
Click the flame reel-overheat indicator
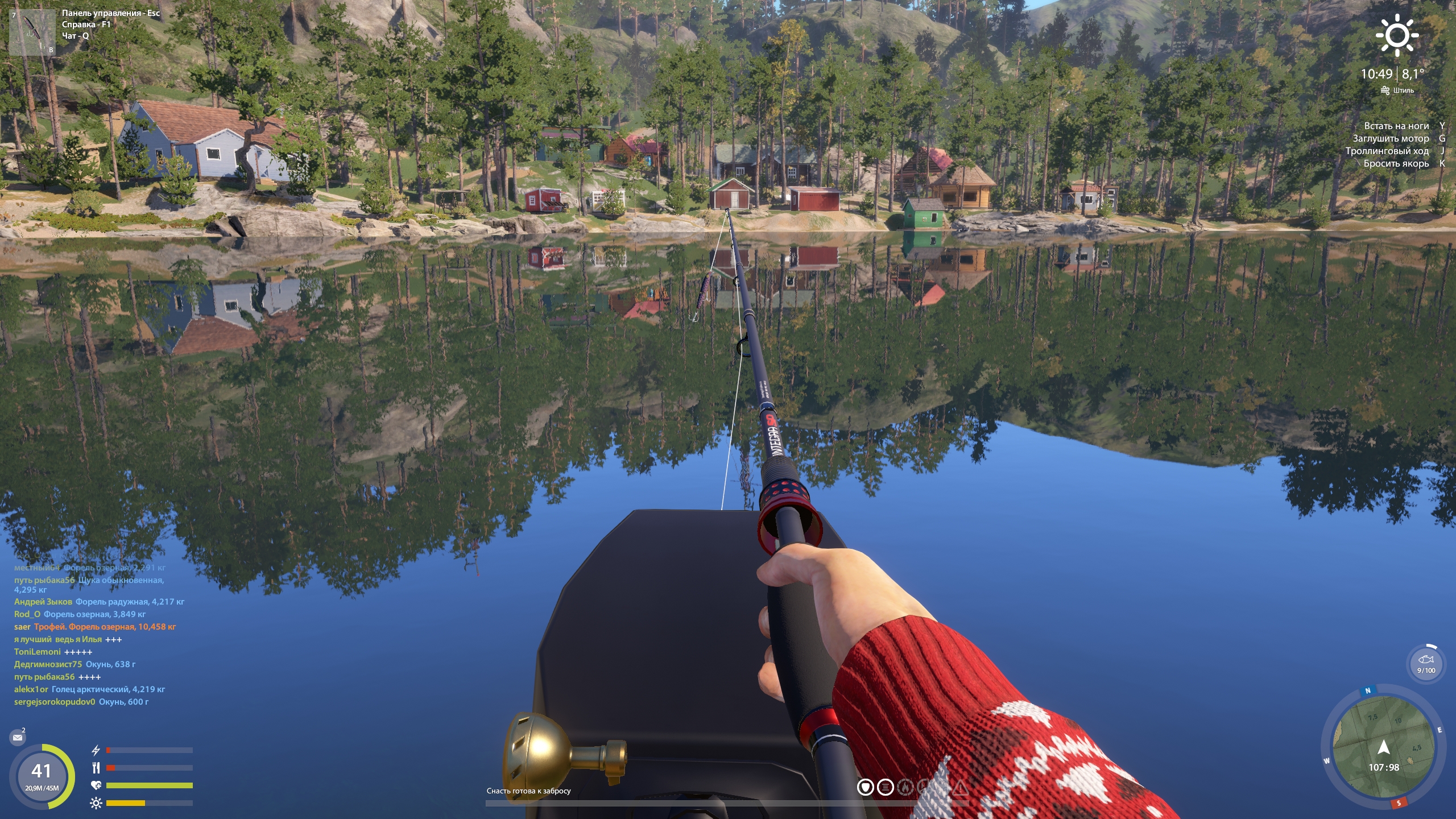pyautogui.click(x=904, y=787)
